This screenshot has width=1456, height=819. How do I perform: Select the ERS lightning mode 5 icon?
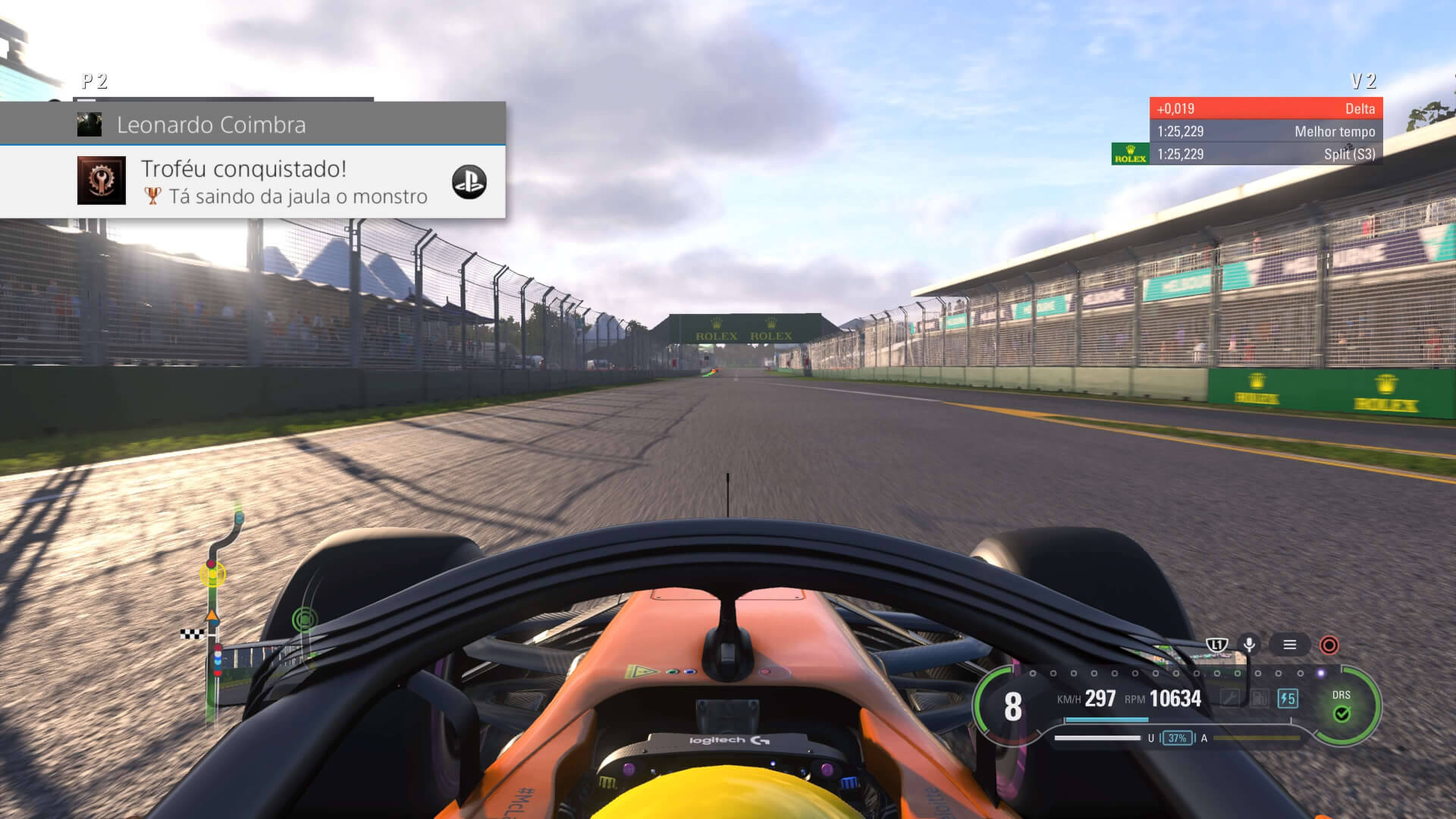1287,698
